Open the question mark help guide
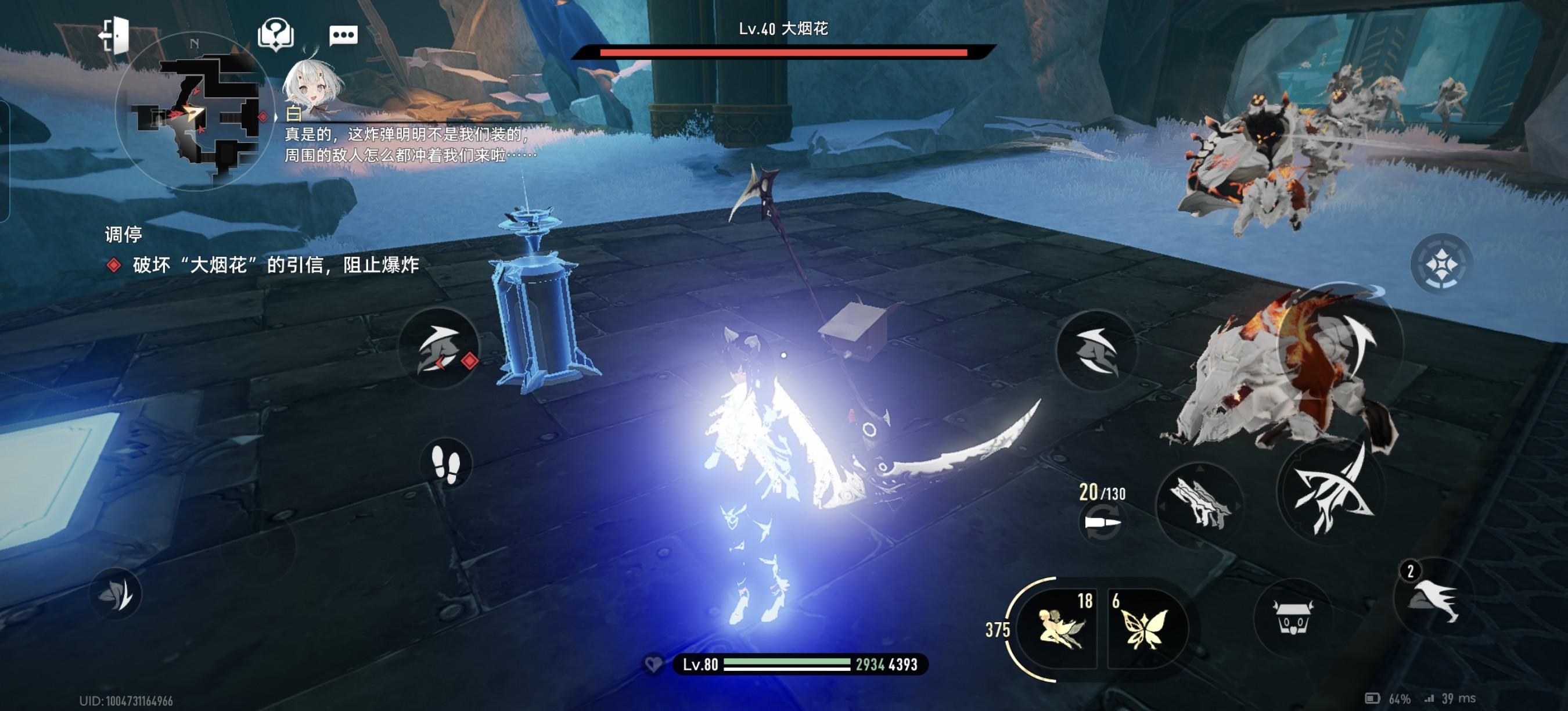1568x711 pixels. pos(276,34)
